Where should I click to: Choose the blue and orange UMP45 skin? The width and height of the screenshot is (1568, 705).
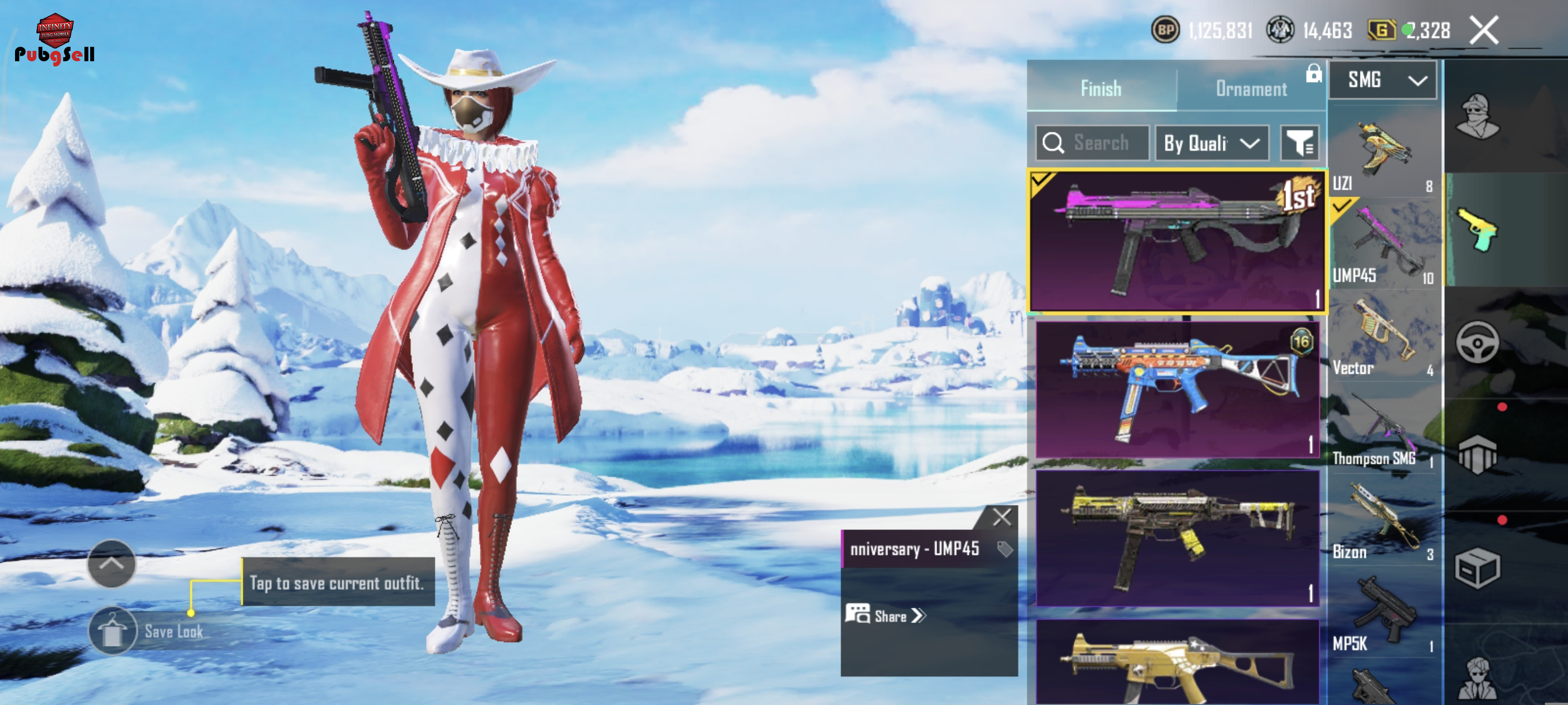(x=1177, y=389)
